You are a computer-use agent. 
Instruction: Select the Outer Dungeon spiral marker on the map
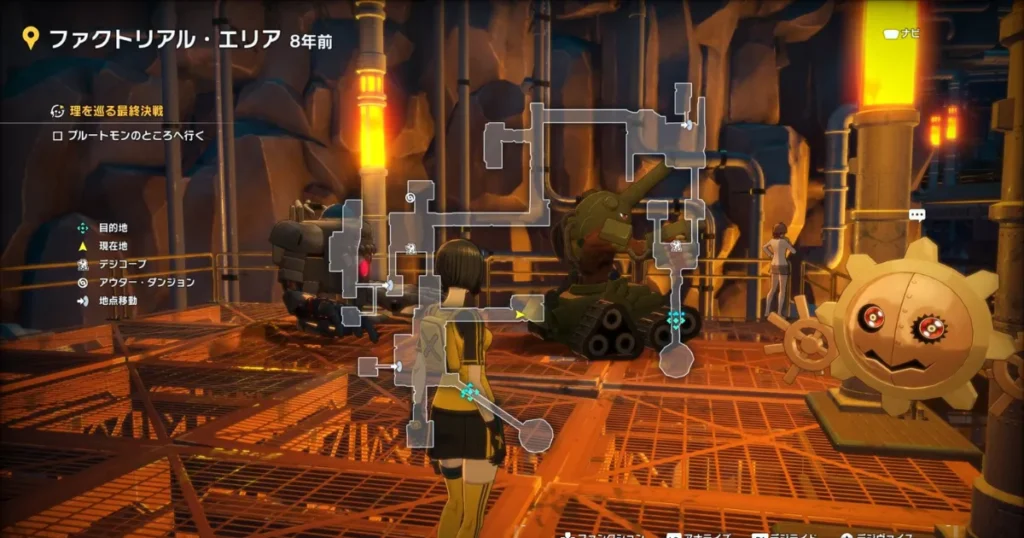coord(410,198)
